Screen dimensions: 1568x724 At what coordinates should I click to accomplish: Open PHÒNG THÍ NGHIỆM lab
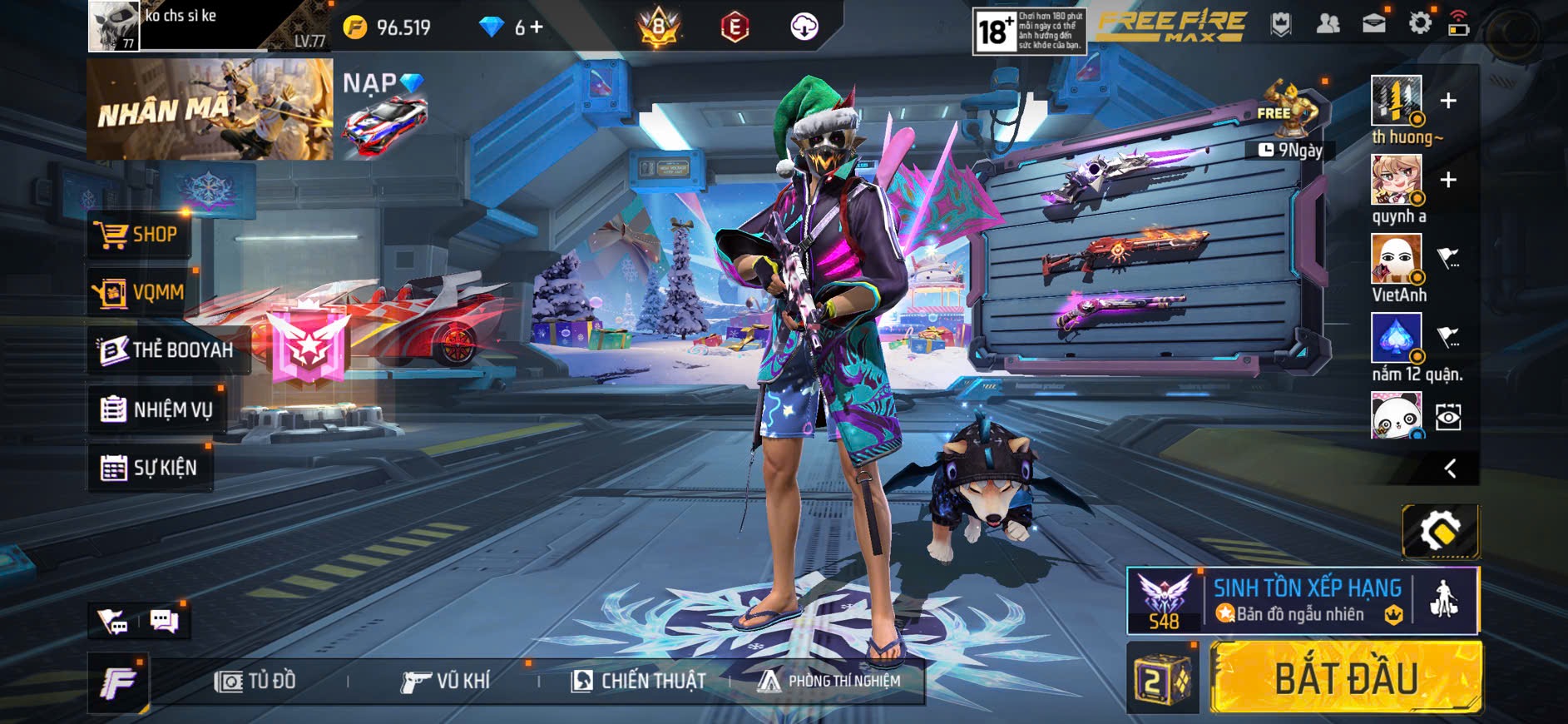click(829, 682)
